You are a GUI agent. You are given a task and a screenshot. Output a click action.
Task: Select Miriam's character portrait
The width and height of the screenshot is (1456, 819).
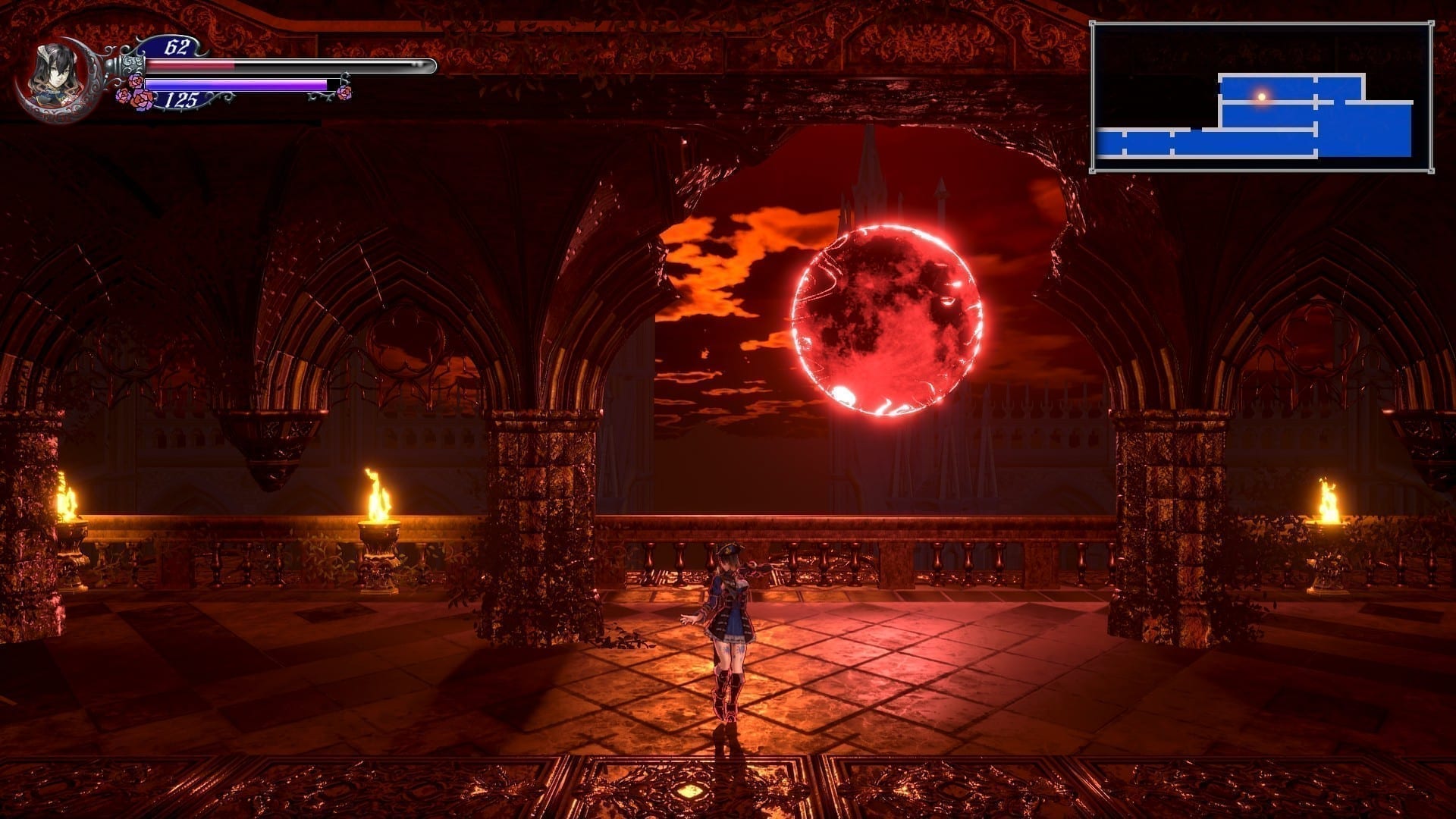pos(53,75)
